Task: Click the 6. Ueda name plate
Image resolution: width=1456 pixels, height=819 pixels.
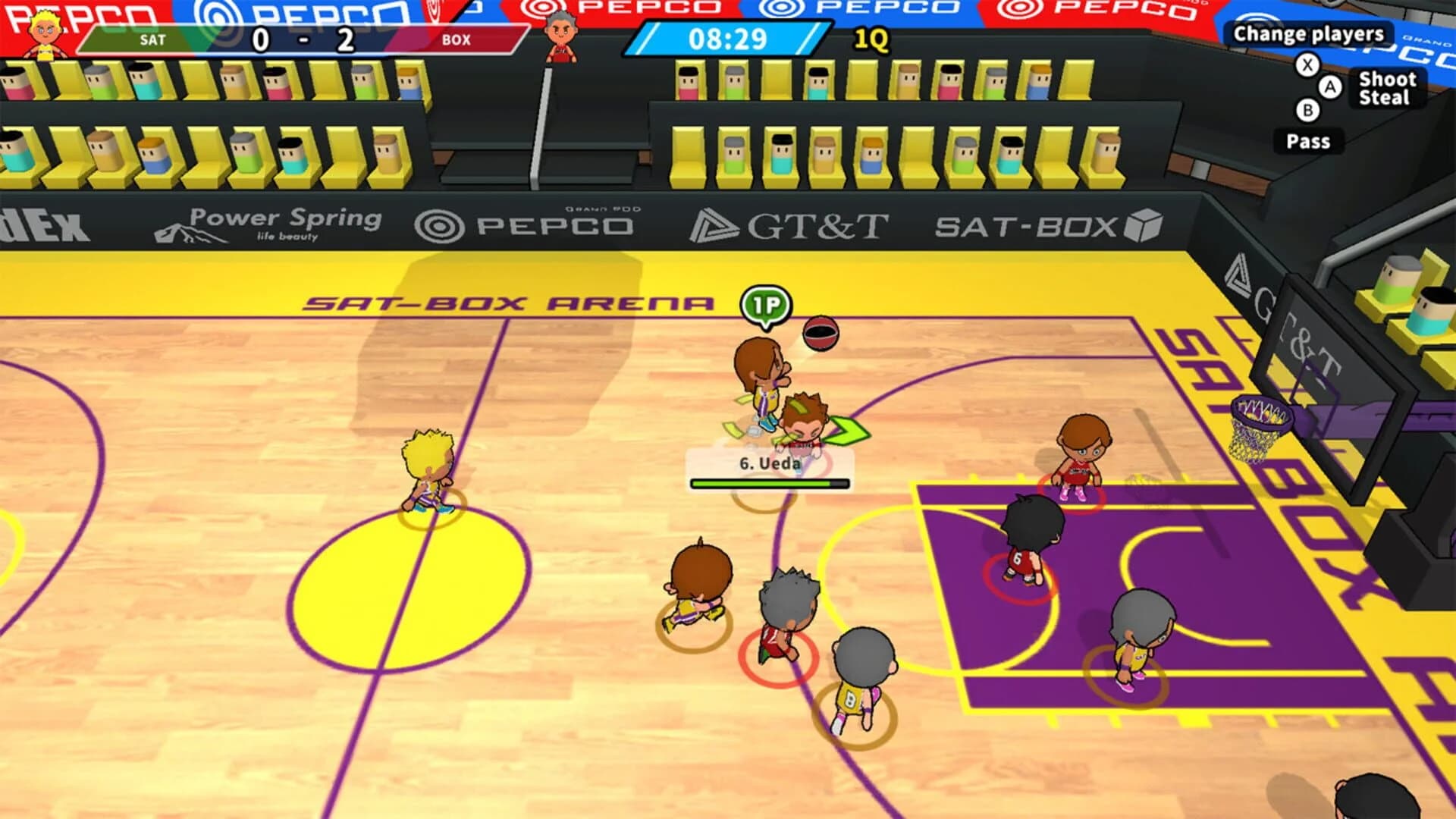Action: [x=768, y=466]
